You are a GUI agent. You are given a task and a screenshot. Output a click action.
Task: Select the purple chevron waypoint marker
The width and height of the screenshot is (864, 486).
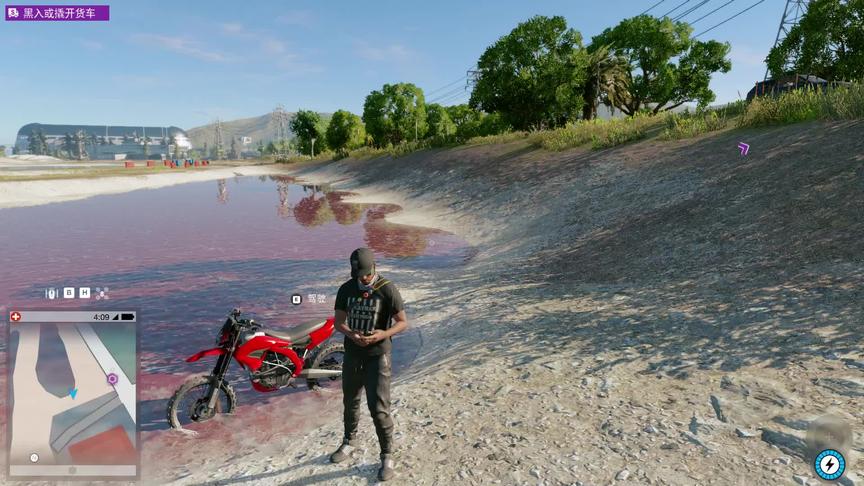(743, 149)
